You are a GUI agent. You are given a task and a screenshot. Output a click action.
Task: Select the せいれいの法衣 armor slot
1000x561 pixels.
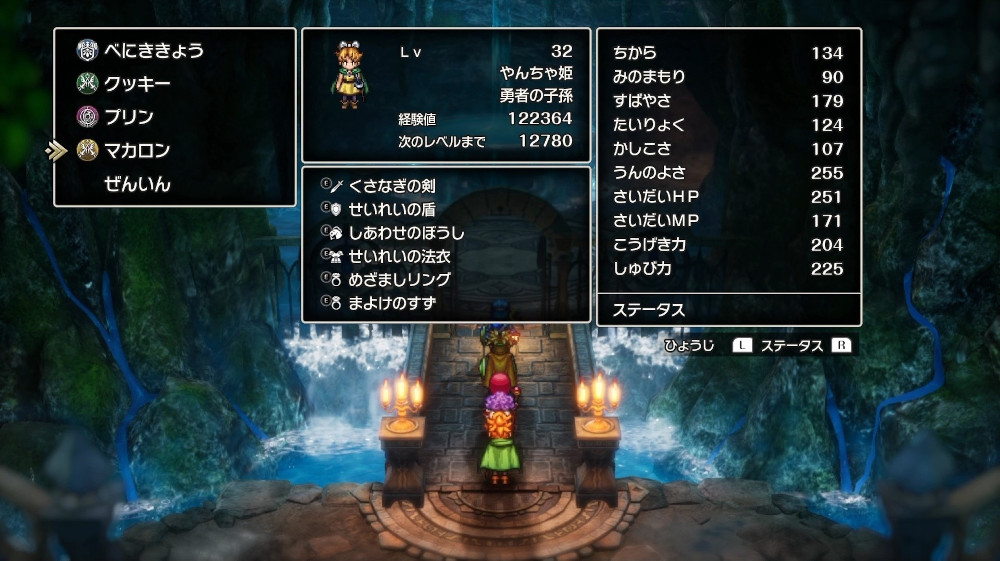tap(398, 256)
